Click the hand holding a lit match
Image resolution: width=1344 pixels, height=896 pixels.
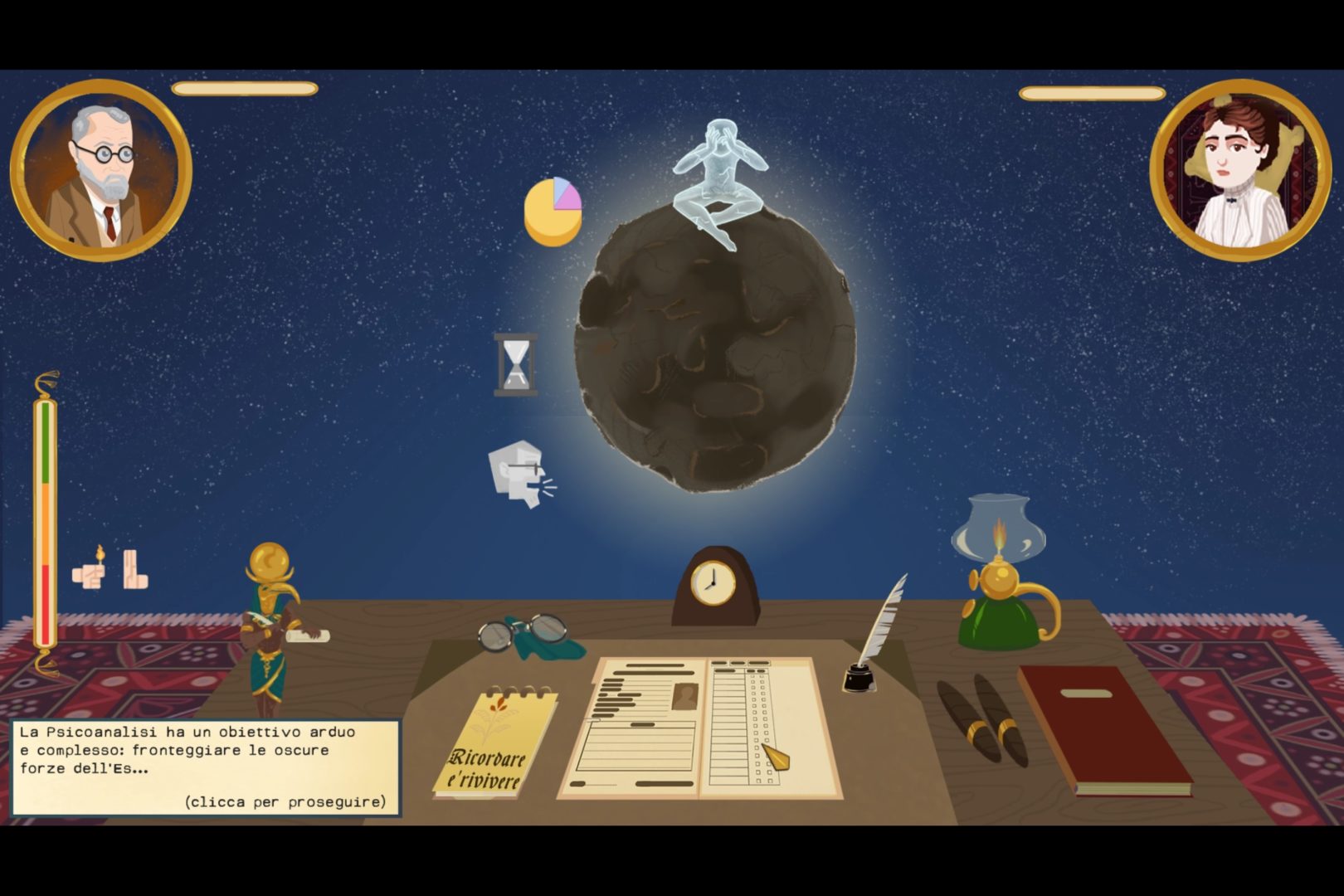[90, 569]
